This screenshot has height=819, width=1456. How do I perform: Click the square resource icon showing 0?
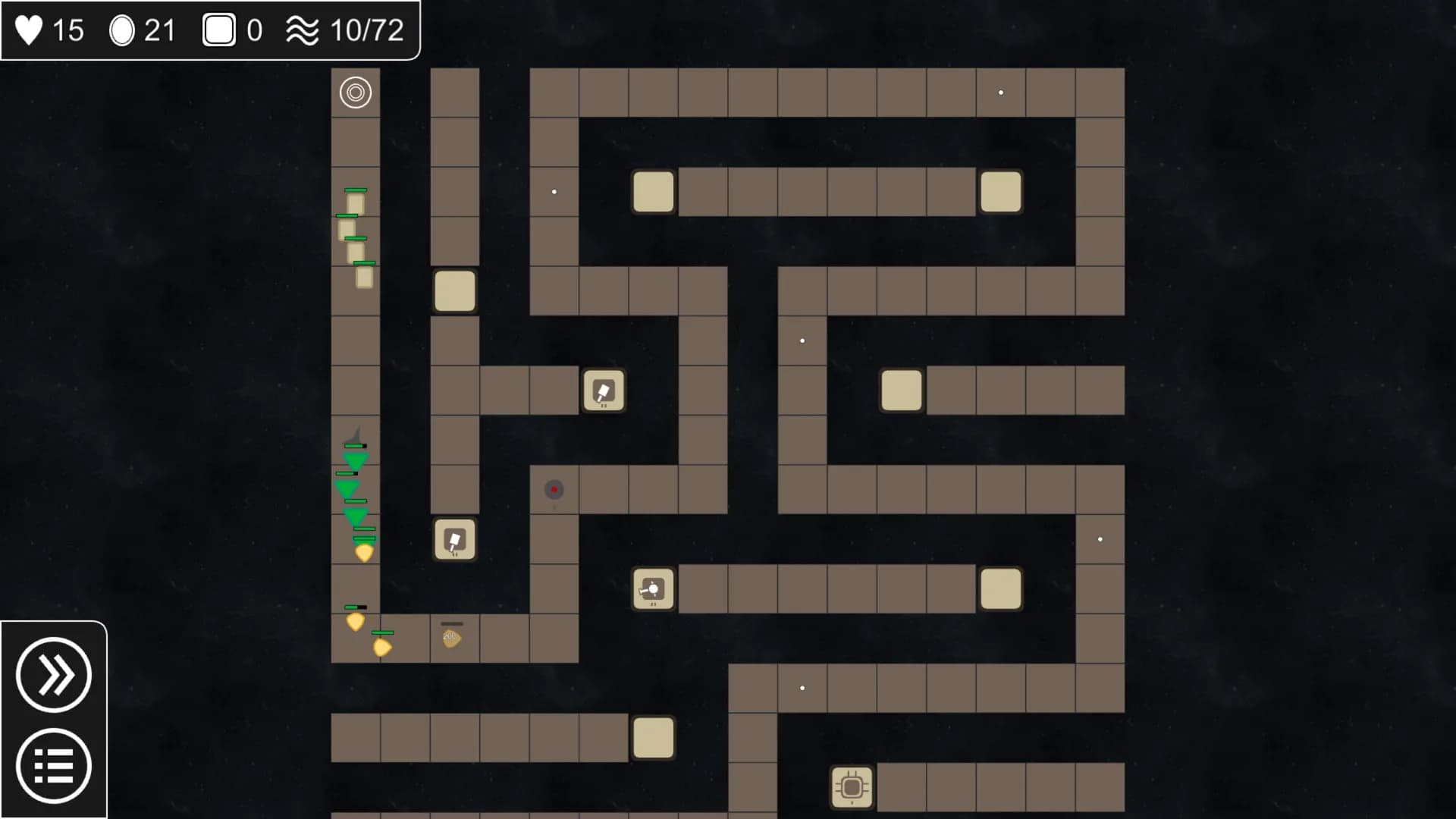coord(218,30)
